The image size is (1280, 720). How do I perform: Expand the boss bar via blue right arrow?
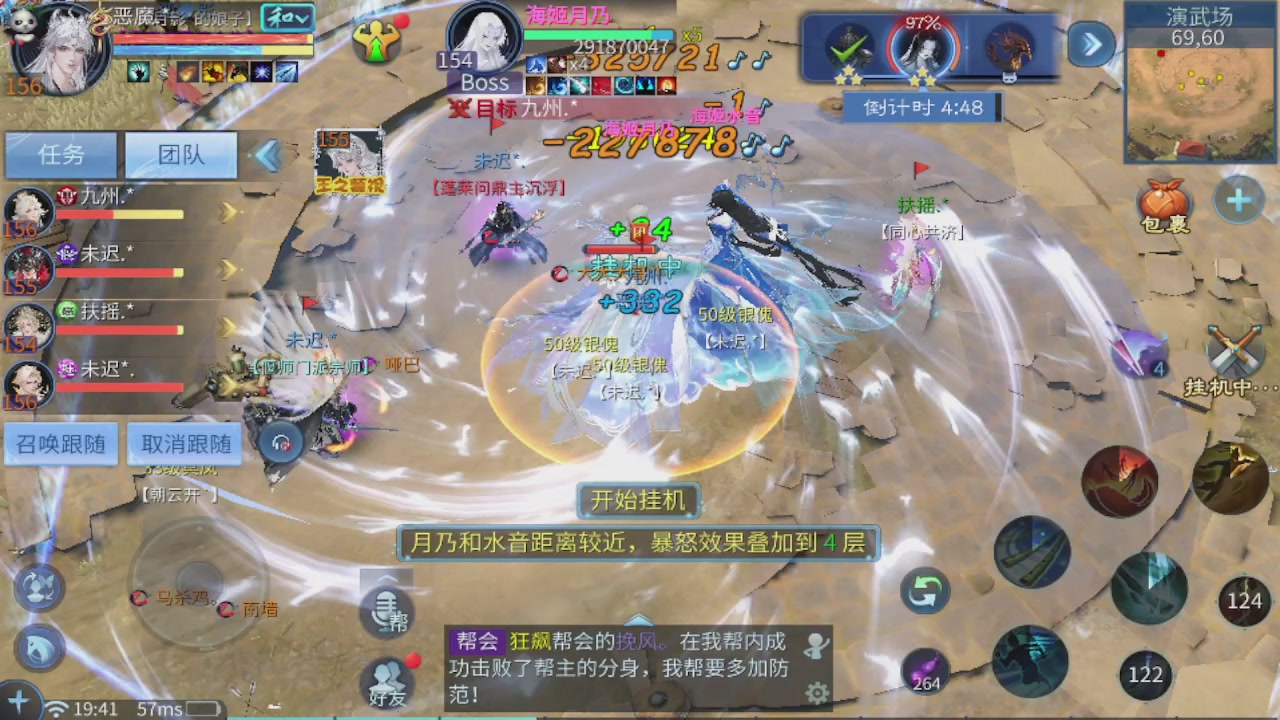1090,45
